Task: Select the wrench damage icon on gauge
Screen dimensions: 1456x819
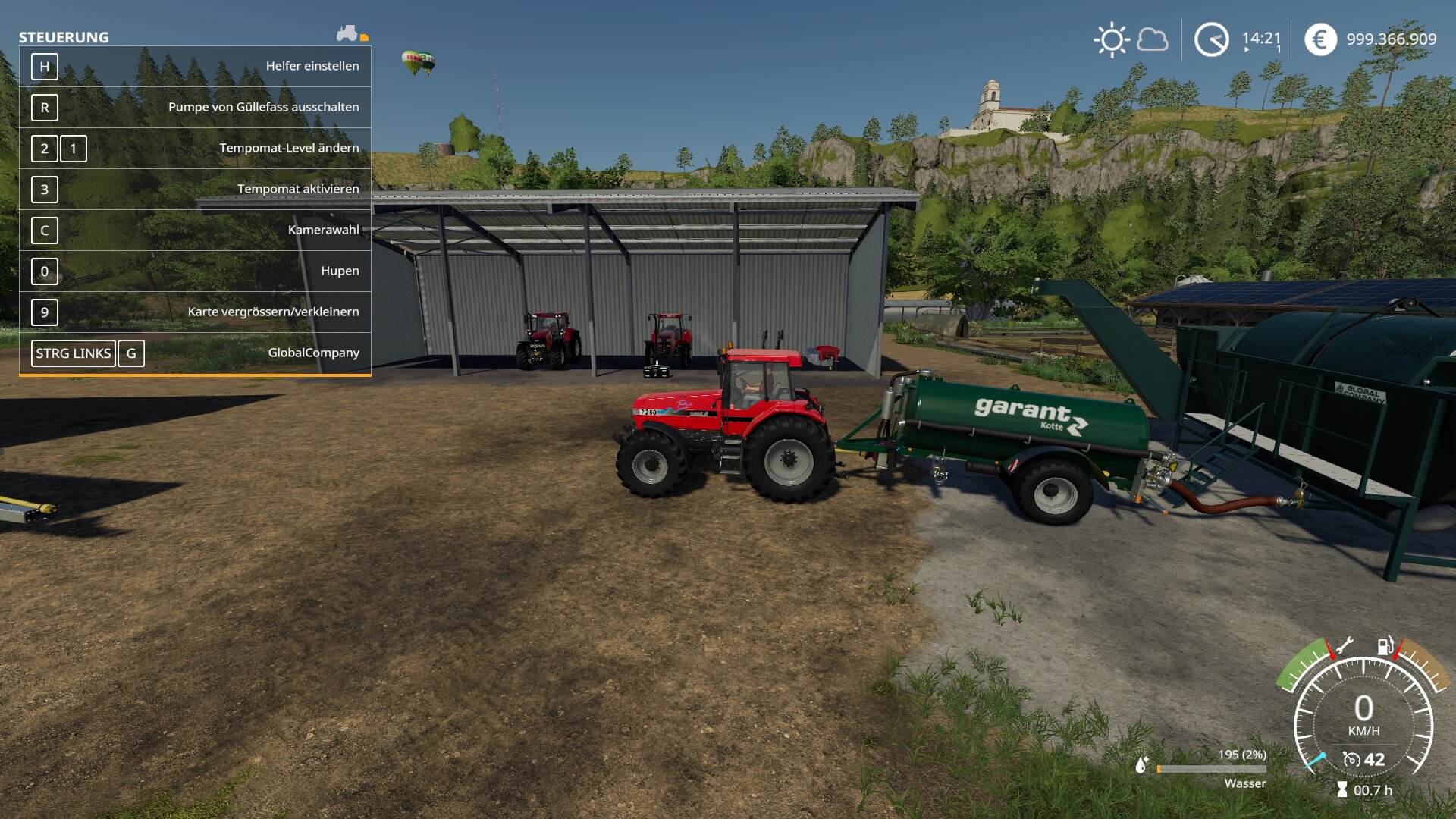Action: point(1343,646)
